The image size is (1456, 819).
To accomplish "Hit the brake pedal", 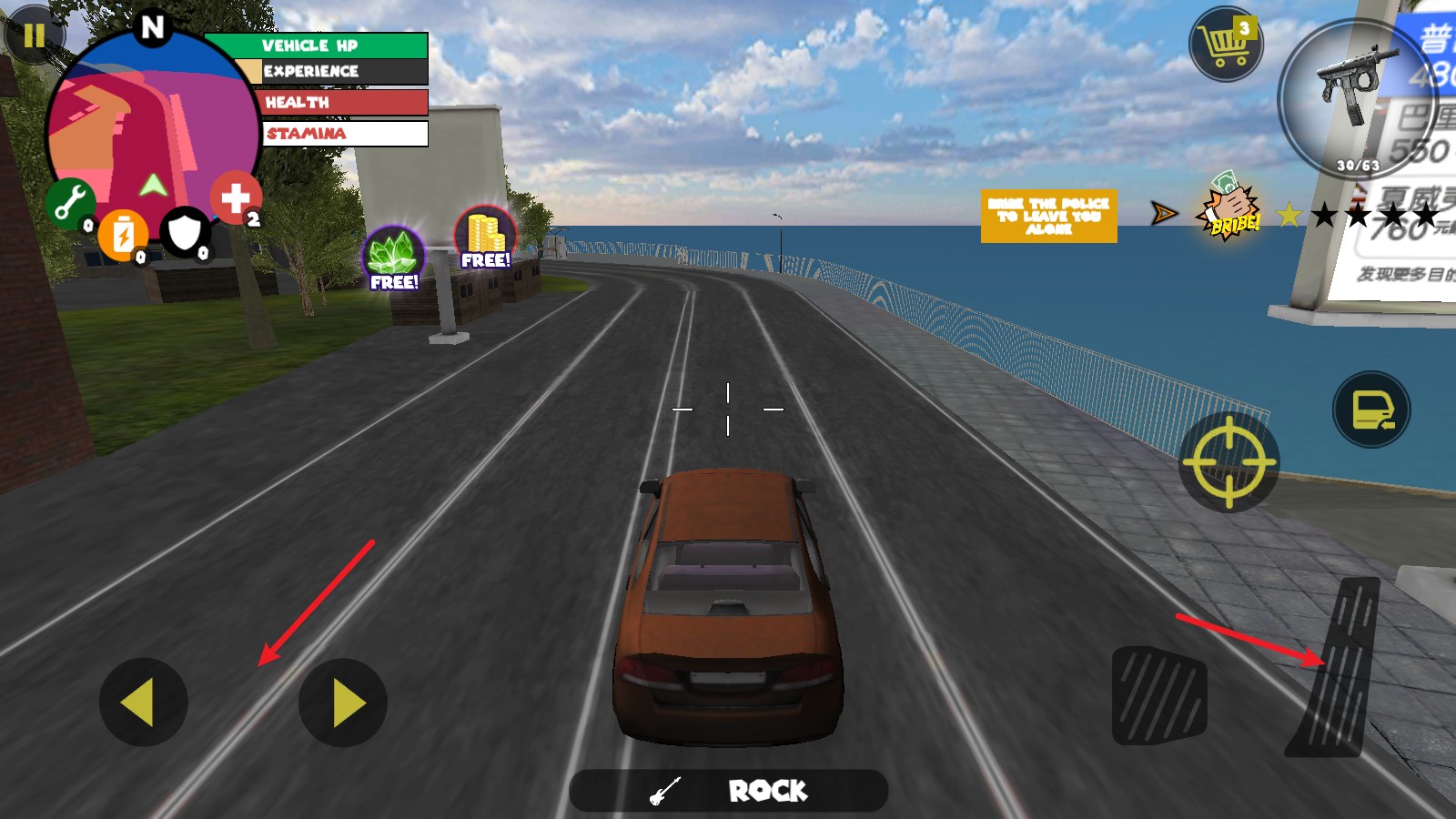I will click(1159, 695).
